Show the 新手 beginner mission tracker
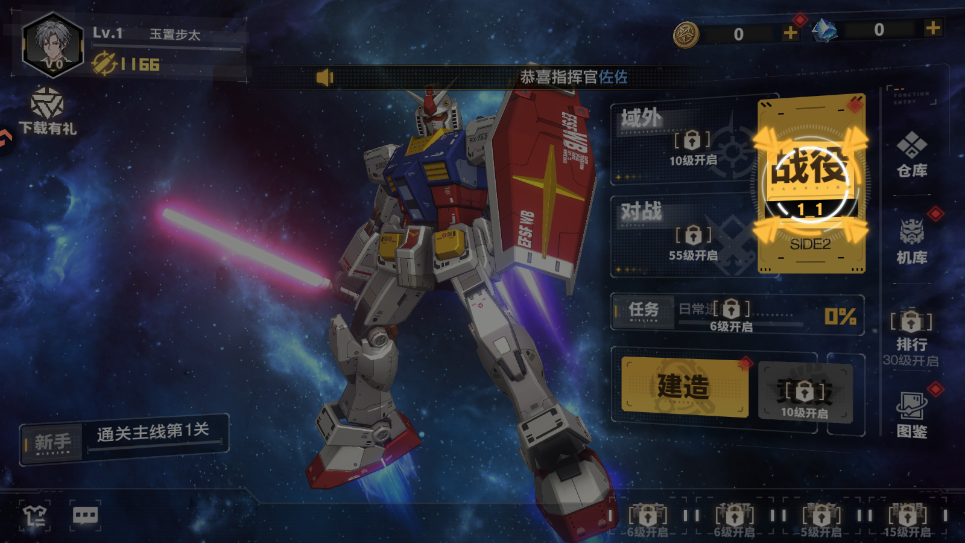Image resolution: width=965 pixels, height=543 pixels. (124, 437)
